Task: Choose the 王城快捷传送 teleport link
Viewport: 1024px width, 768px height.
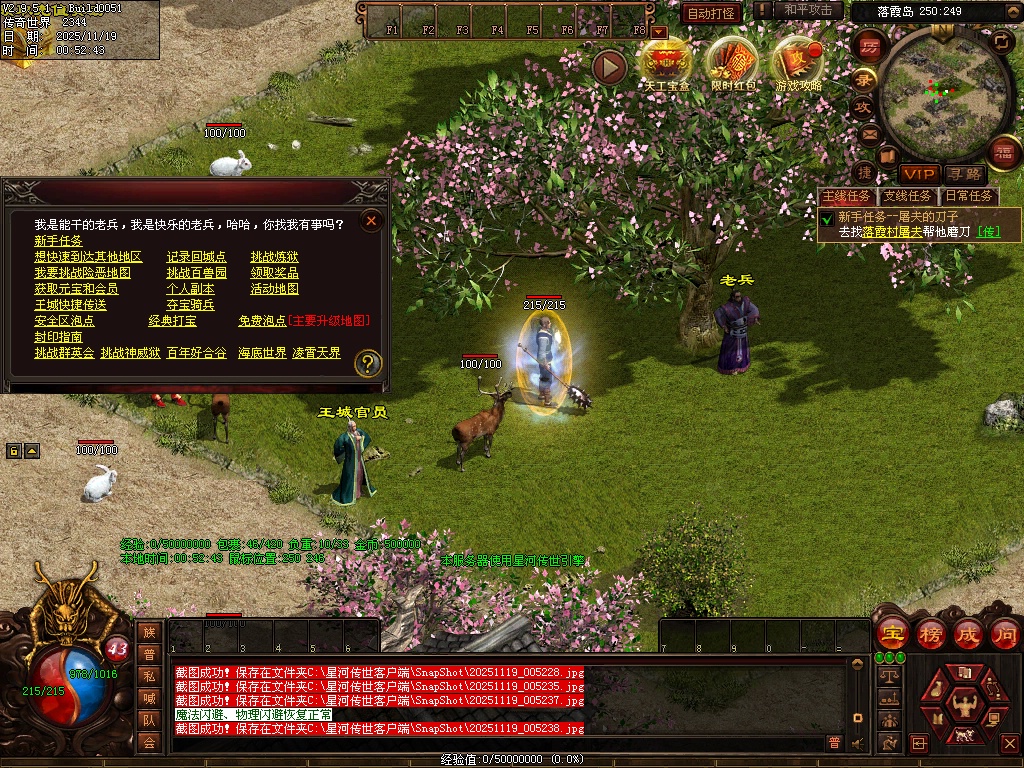Action: click(x=70, y=305)
